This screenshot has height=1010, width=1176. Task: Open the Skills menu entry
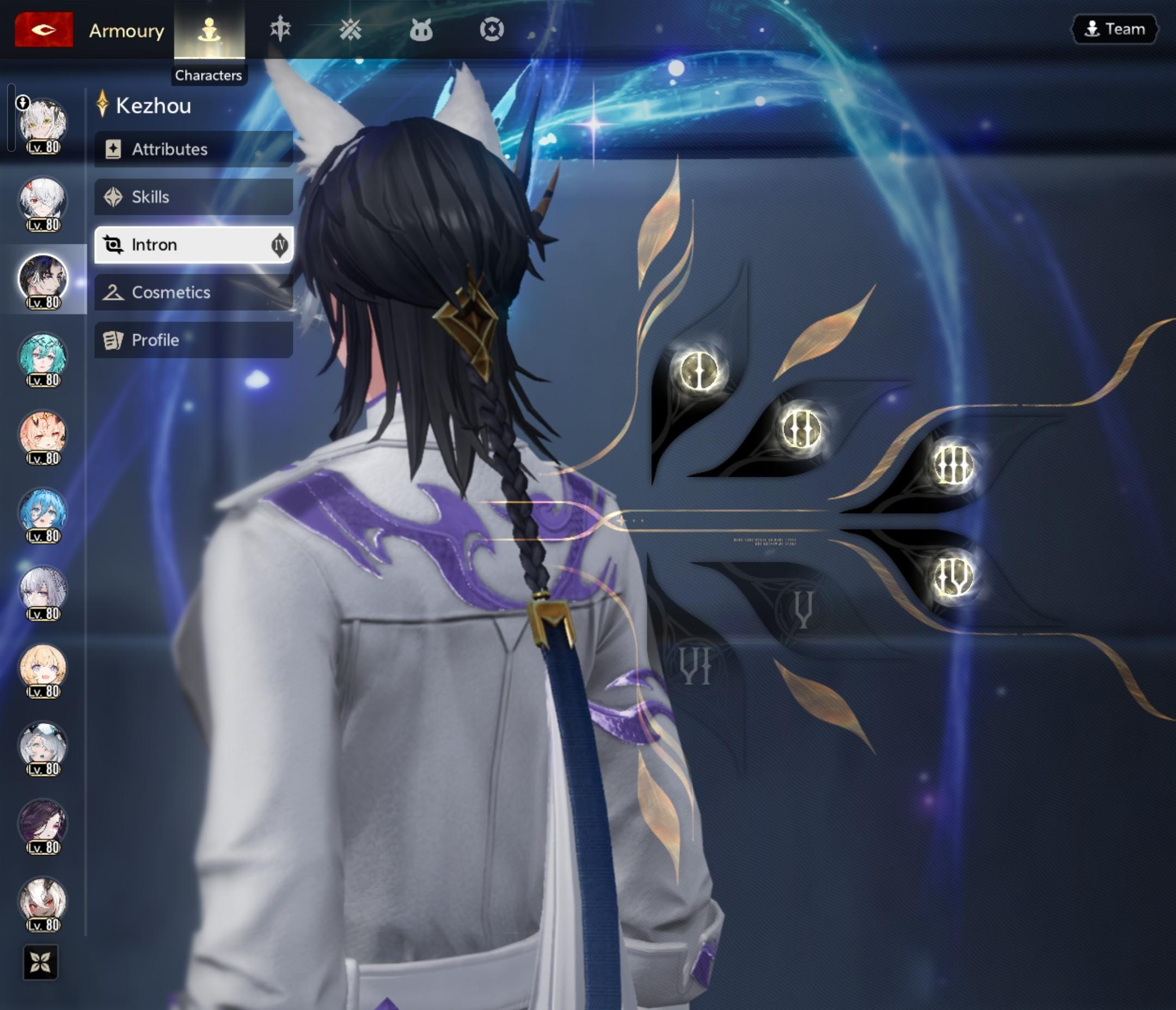point(193,197)
